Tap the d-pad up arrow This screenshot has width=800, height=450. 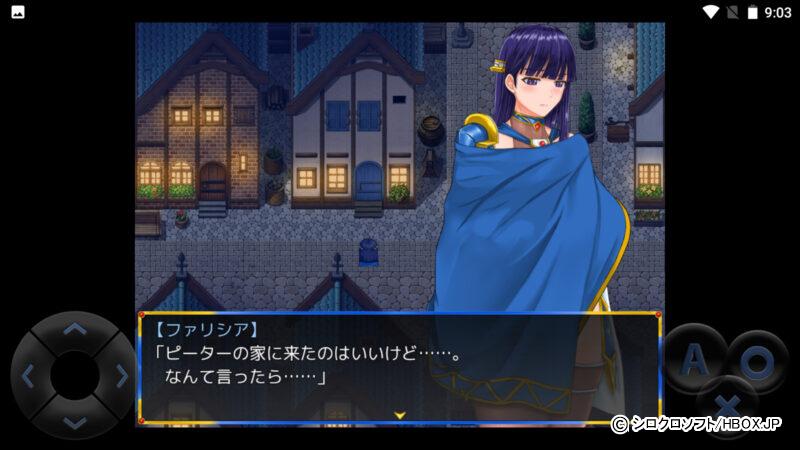(x=74, y=329)
